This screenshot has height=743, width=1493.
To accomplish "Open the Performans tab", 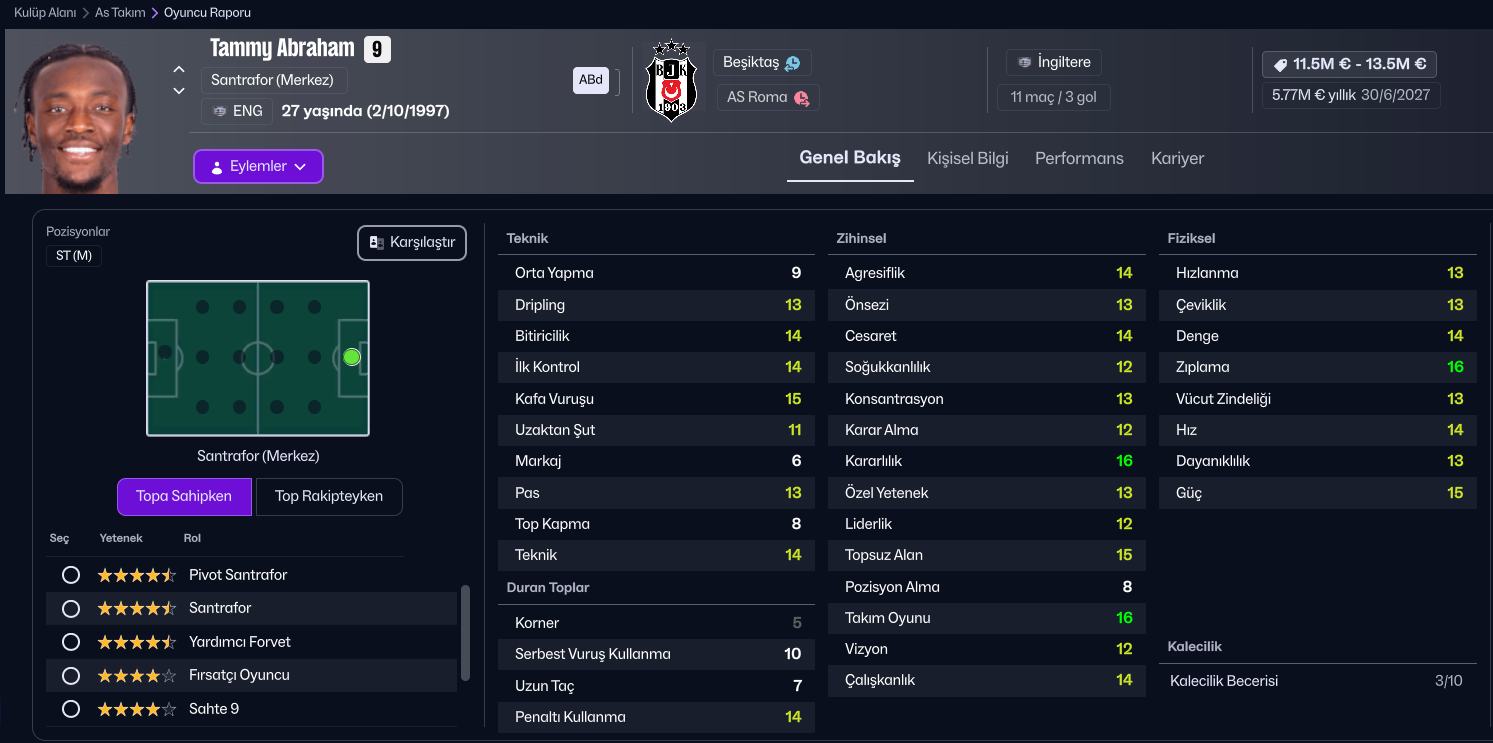I will pos(1079,158).
